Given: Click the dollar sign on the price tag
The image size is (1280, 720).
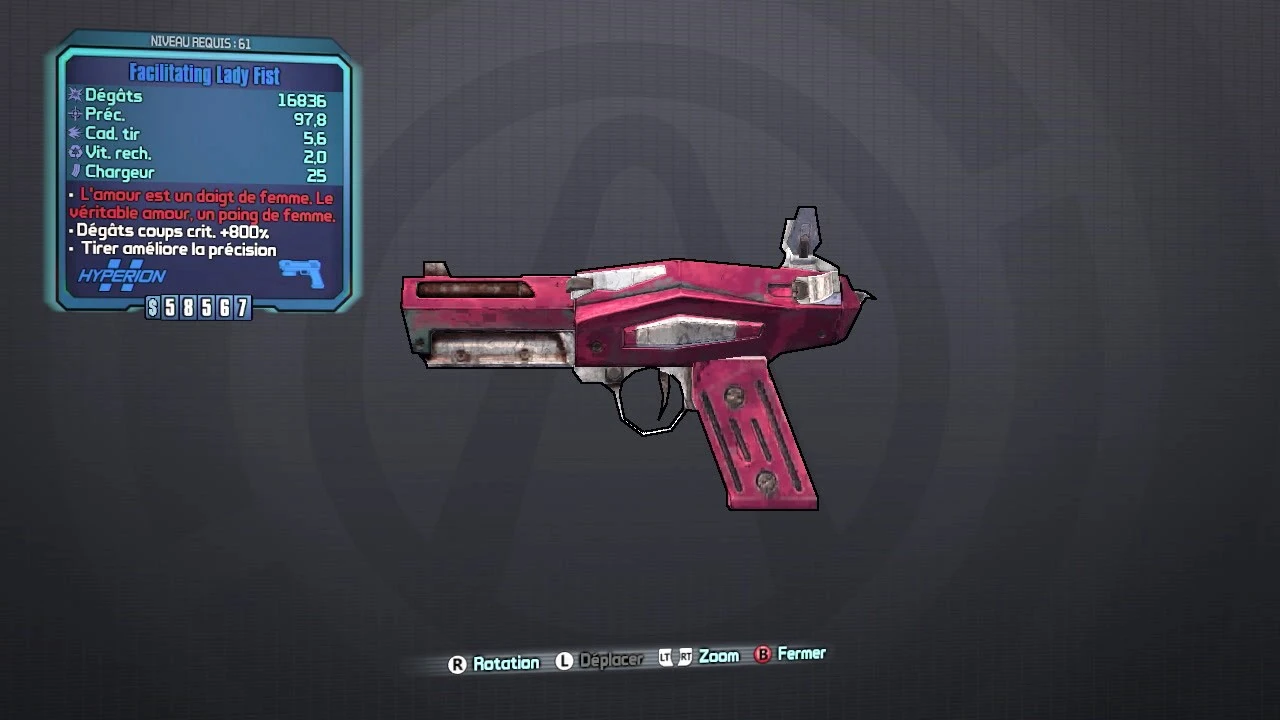Looking at the screenshot, I should pos(153,307).
